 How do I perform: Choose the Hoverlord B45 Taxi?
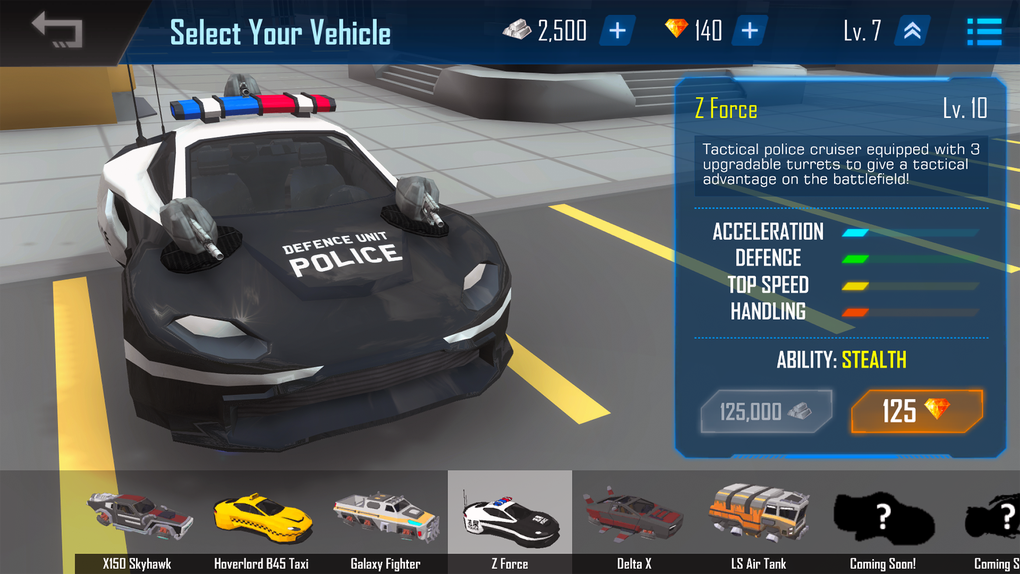pos(261,520)
